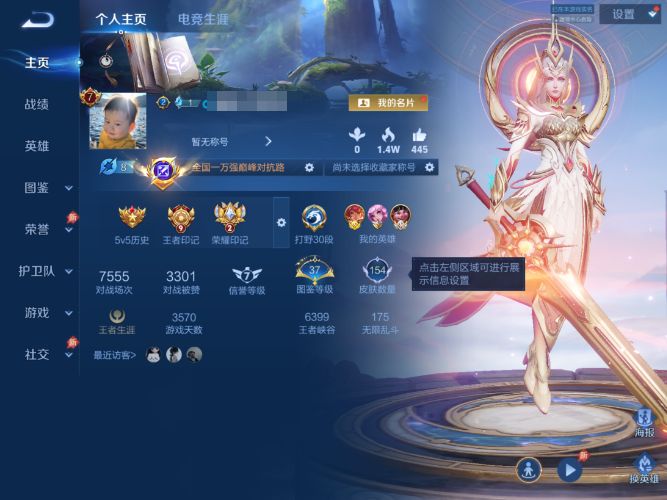
Task: Open the 海报 poster button
Action: (x=645, y=421)
